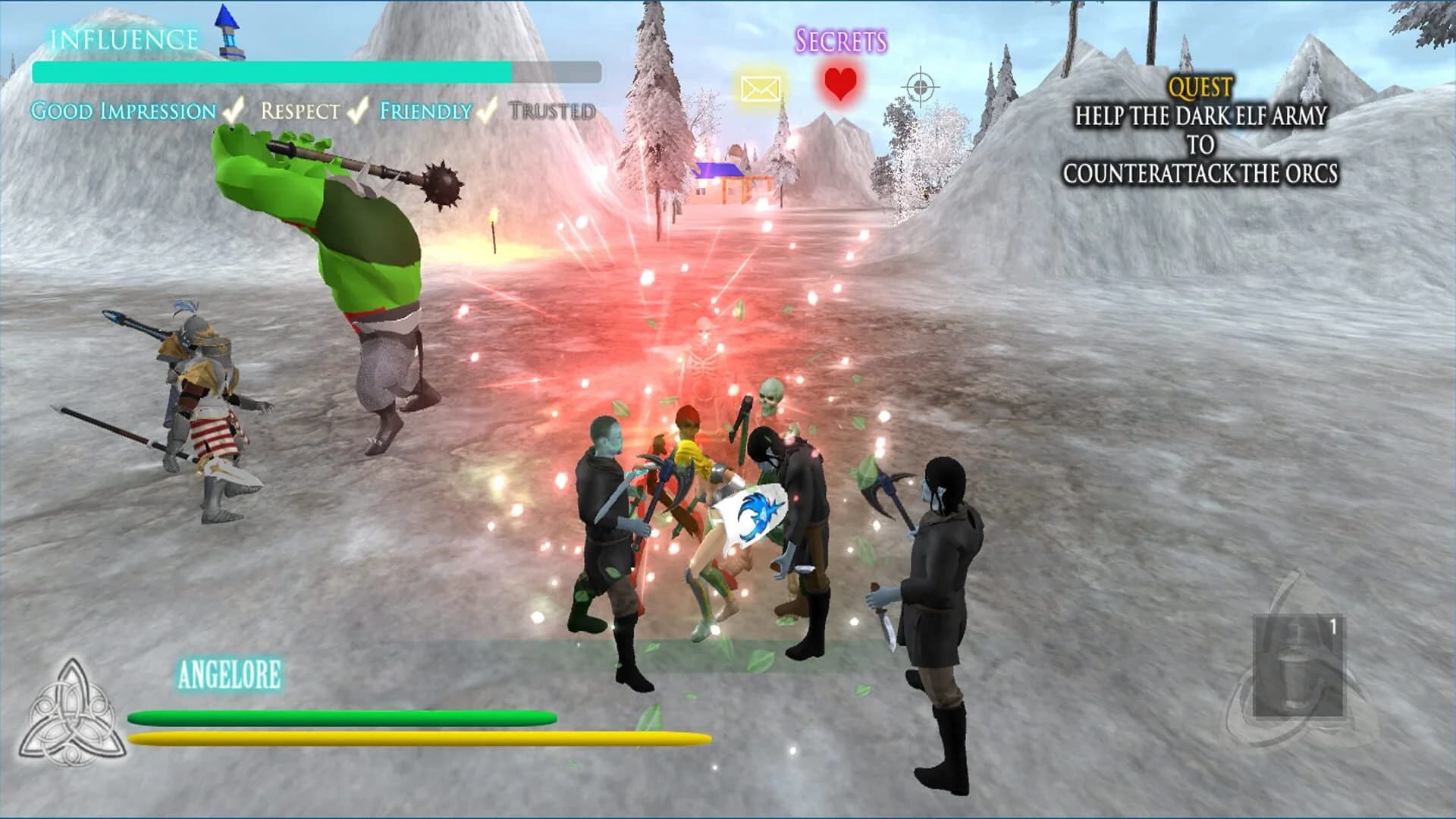This screenshot has height=819, width=1456.
Task: Click the quest text Help the Dark Elf Army
Action: 1200,116
